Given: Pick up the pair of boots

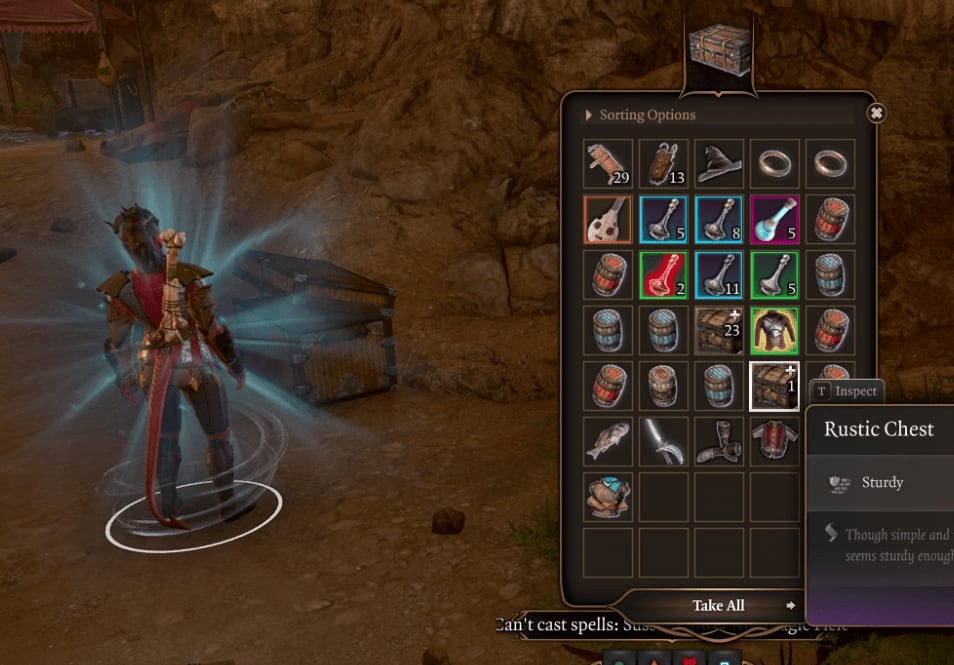Looking at the screenshot, I should (x=719, y=441).
